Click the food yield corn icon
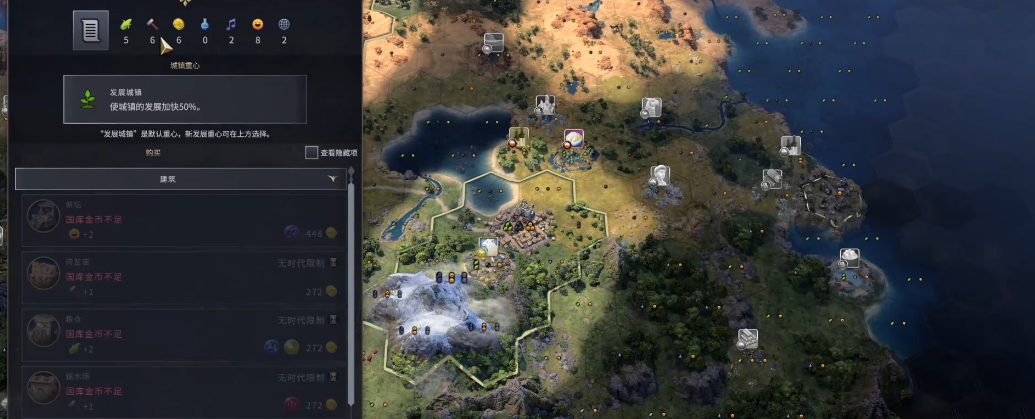Image resolution: width=1035 pixels, height=419 pixels. click(126, 24)
